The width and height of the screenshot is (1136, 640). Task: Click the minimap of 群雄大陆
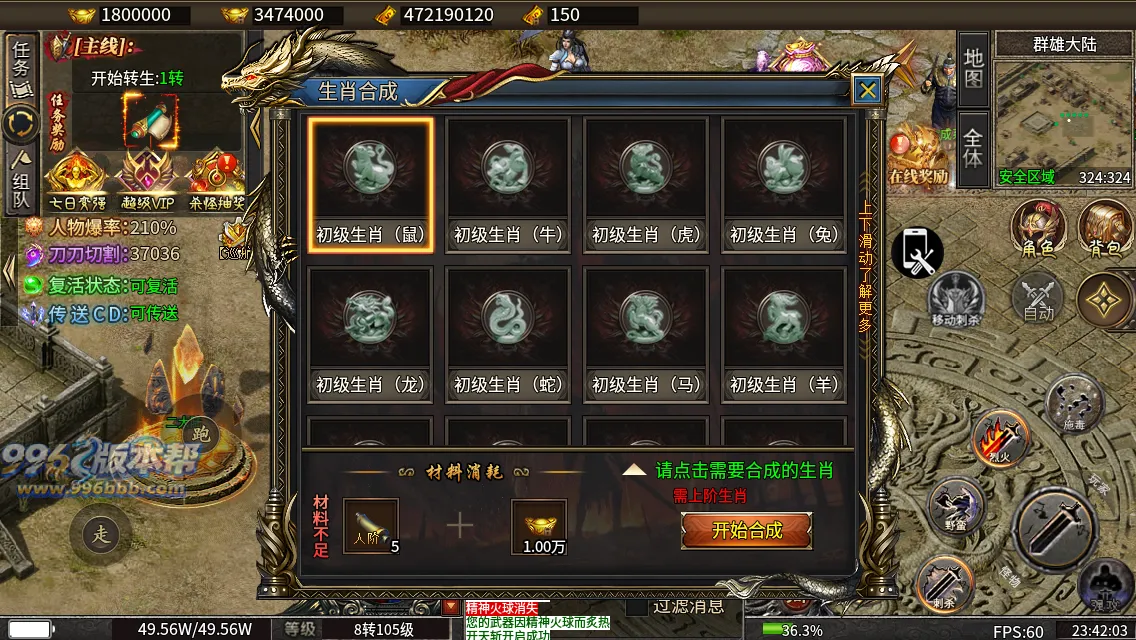tap(1063, 121)
